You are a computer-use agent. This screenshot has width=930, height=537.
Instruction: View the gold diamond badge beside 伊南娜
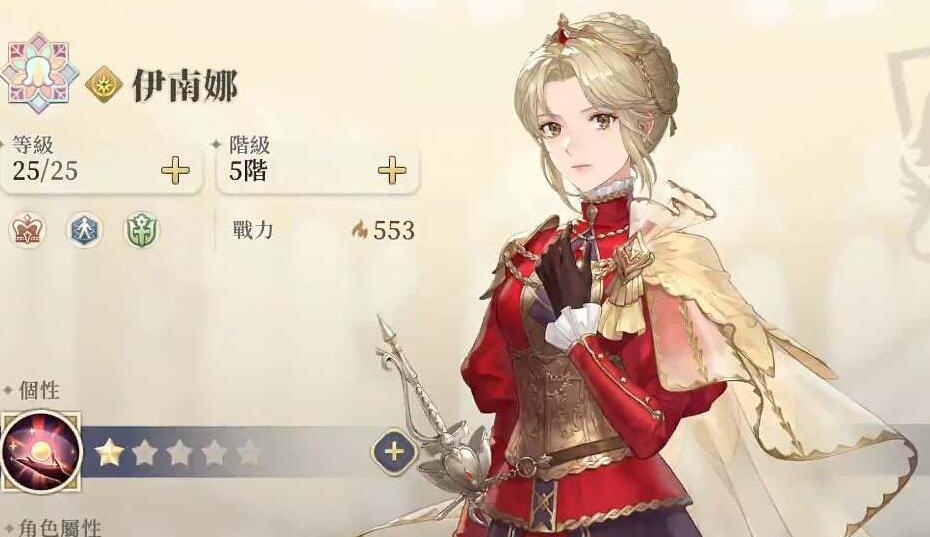pos(104,86)
